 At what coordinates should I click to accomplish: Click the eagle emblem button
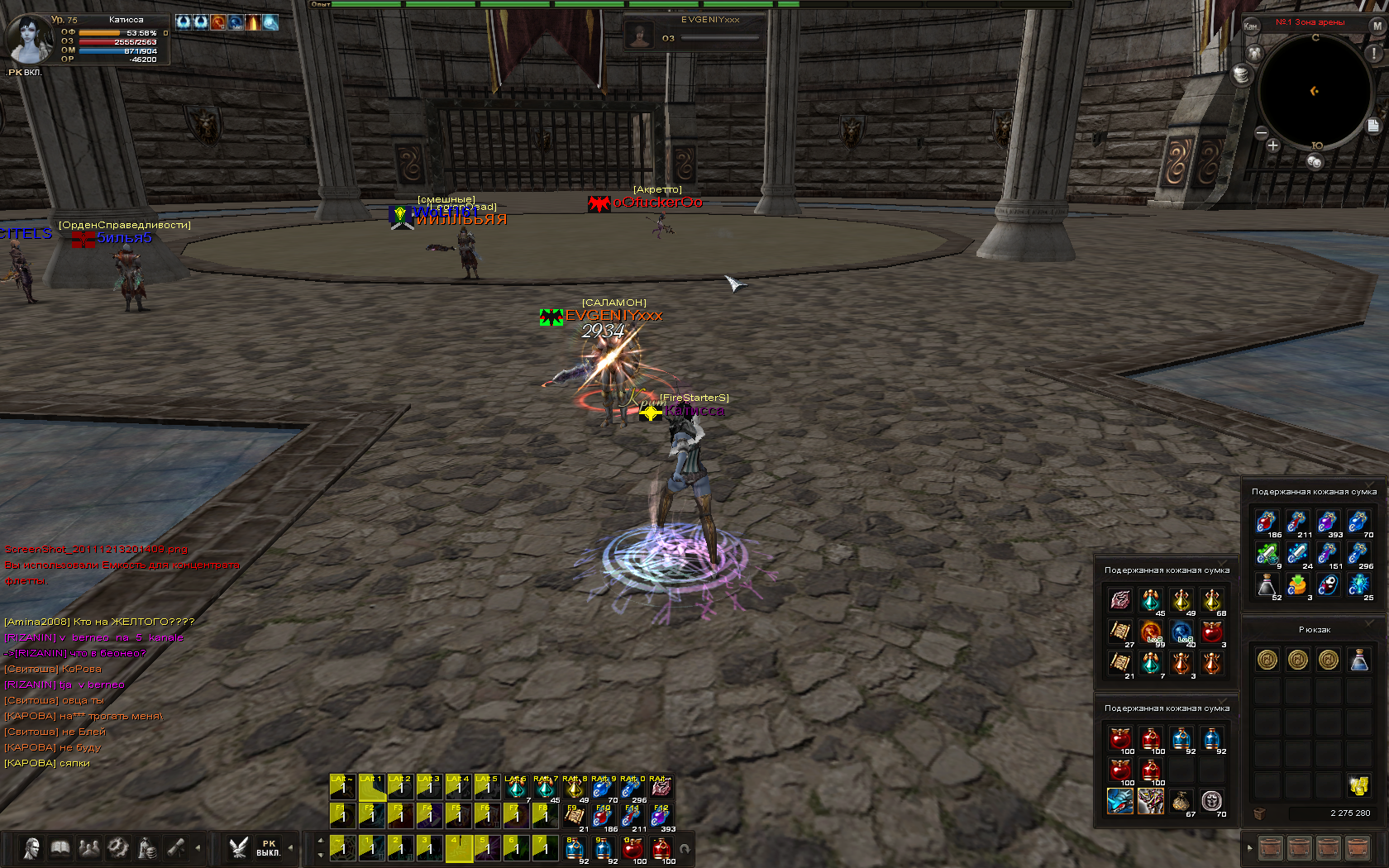click(239, 848)
